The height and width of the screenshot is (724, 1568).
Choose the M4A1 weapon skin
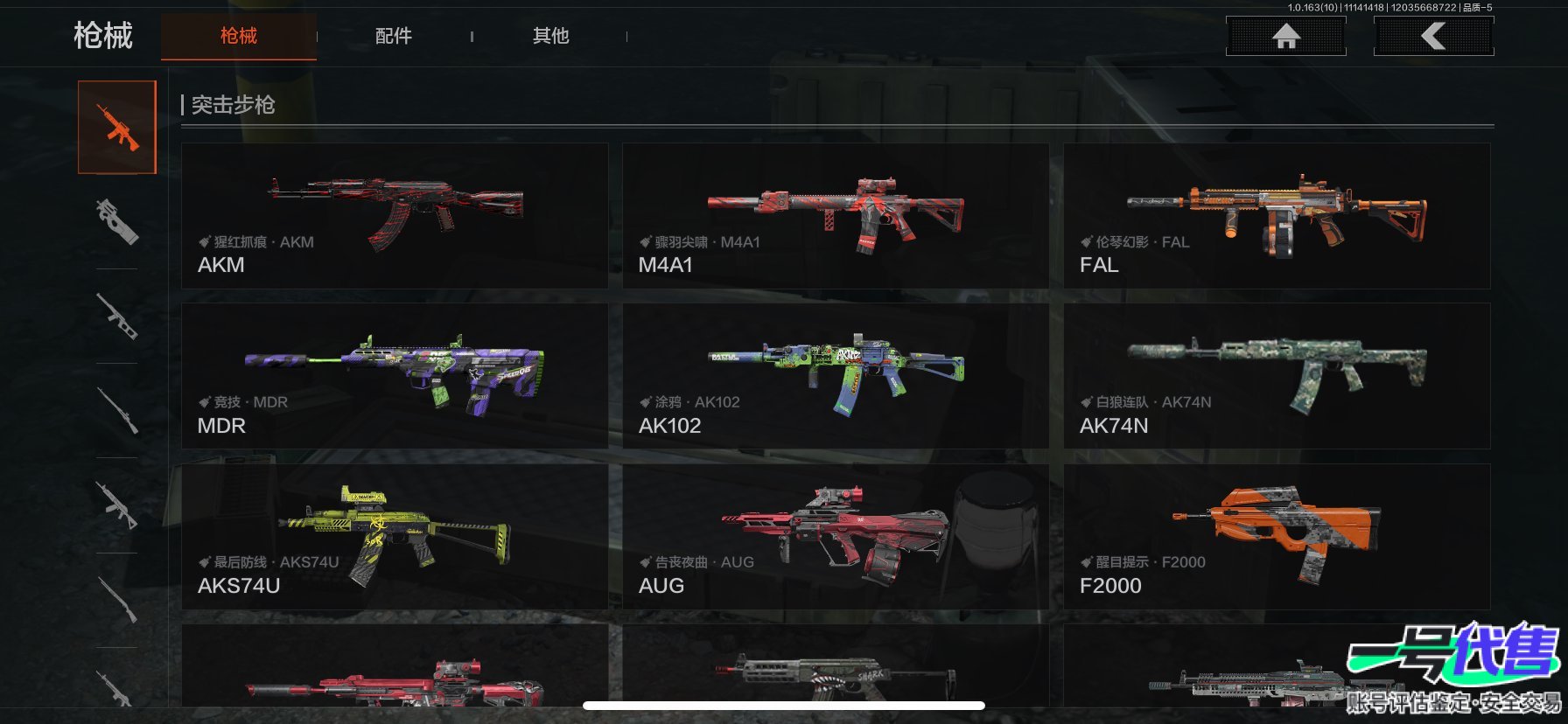tap(835, 216)
